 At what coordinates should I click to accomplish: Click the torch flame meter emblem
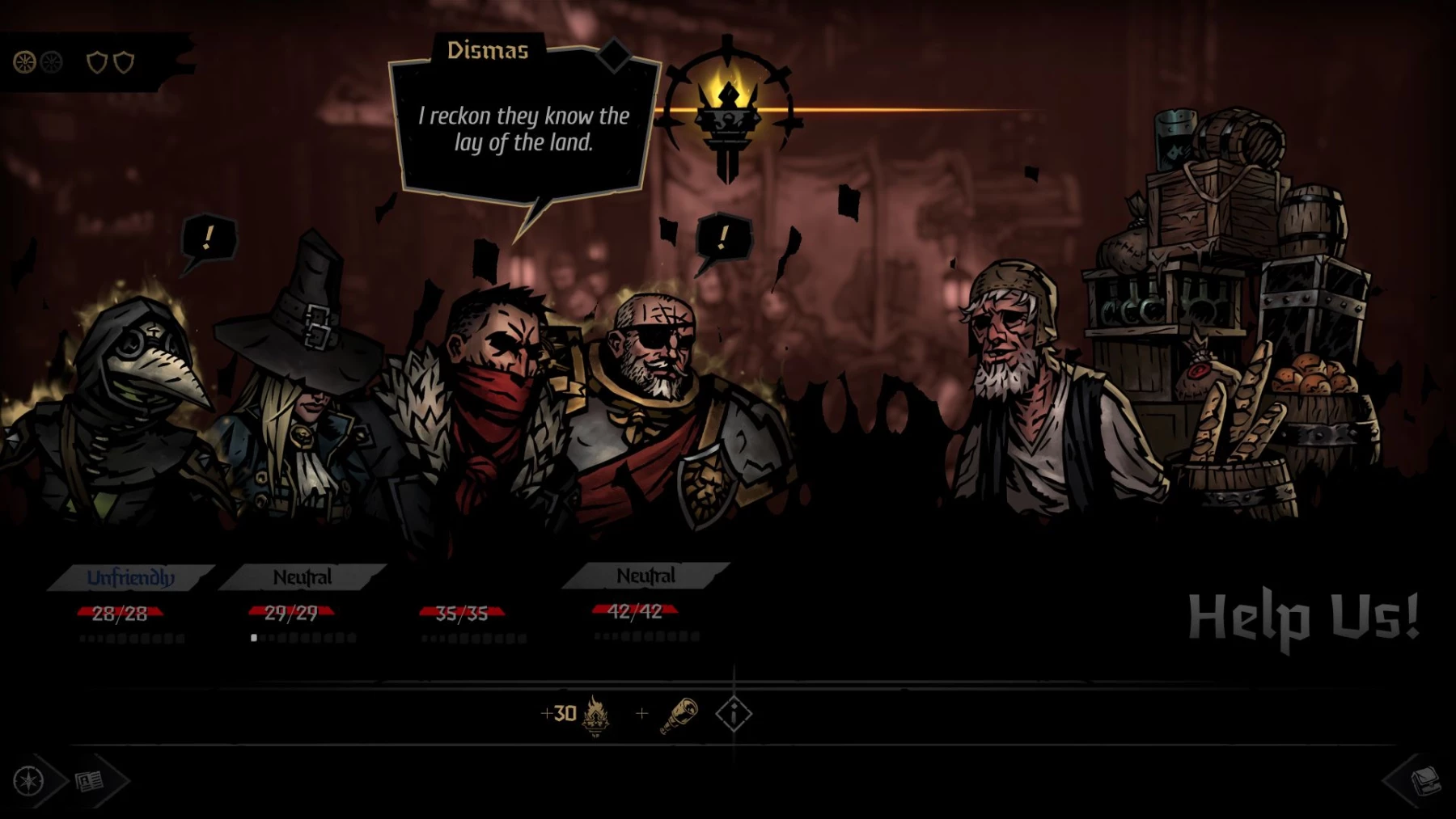pyautogui.click(x=727, y=112)
